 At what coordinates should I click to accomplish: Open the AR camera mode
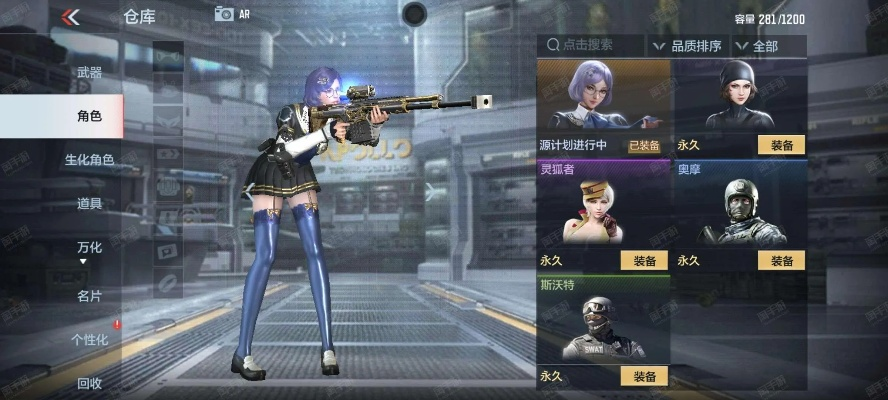click(231, 14)
